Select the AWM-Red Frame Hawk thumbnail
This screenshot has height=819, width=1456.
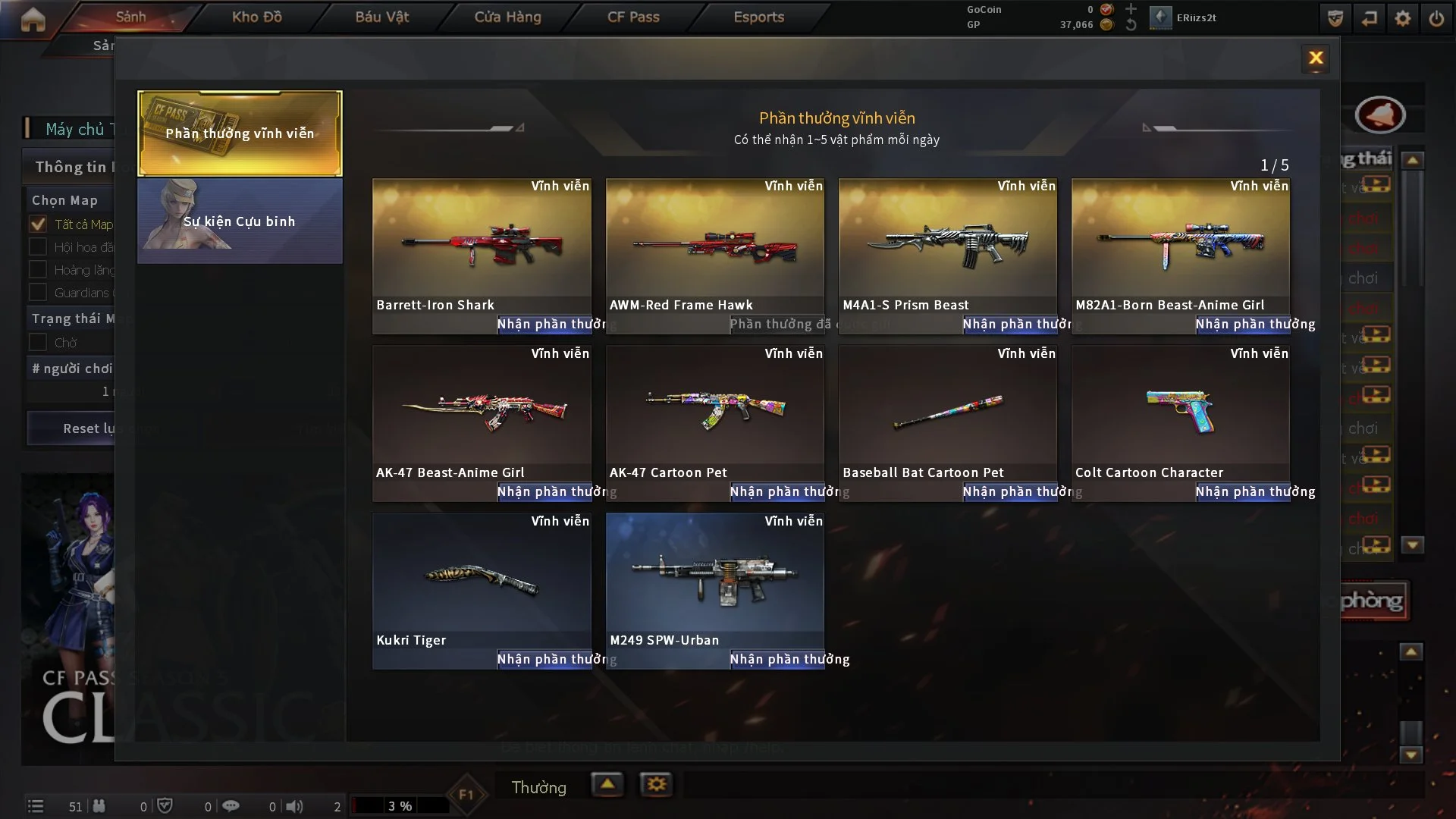coord(714,244)
